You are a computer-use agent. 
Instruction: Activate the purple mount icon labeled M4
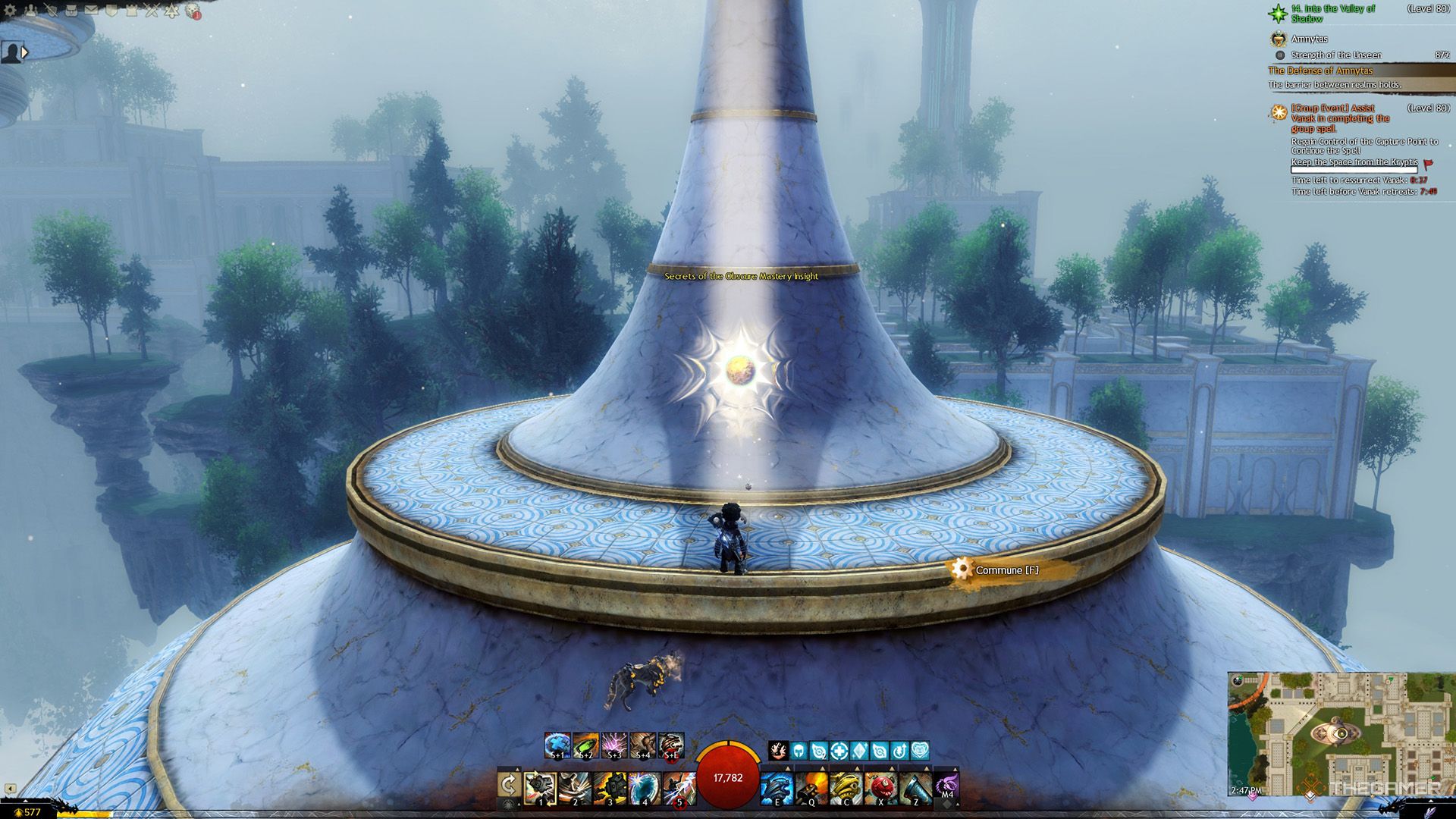pyautogui.click(x=947, y=786)
